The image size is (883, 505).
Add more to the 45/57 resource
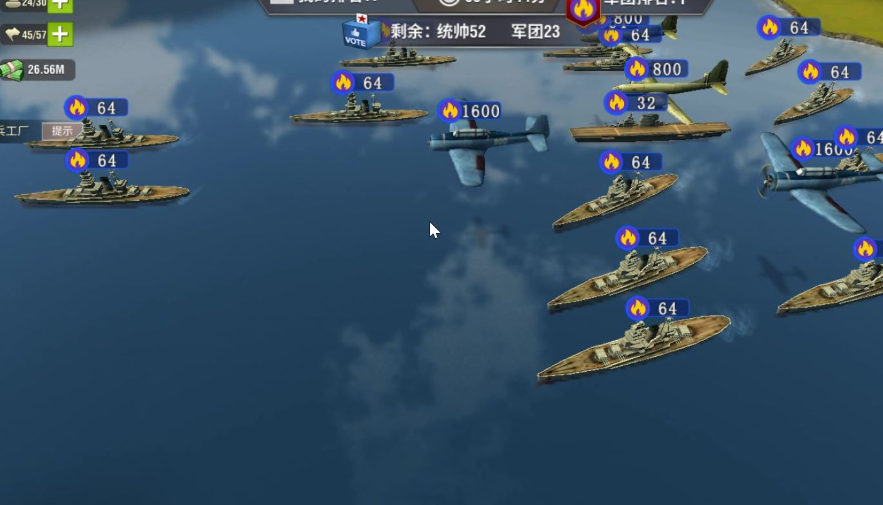pos(60,35)
